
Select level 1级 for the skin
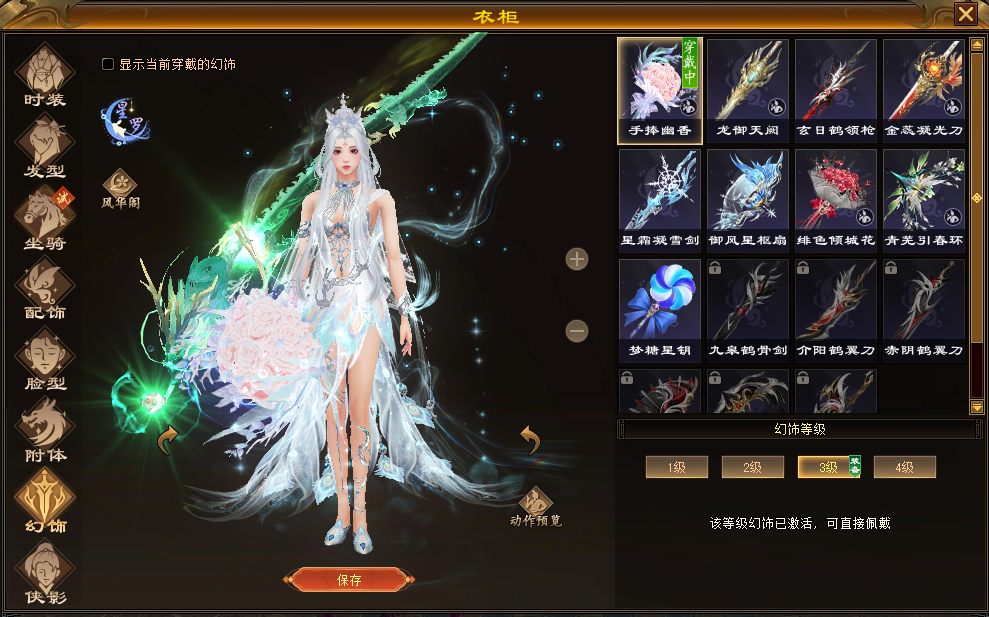click(x=676, y=467)
